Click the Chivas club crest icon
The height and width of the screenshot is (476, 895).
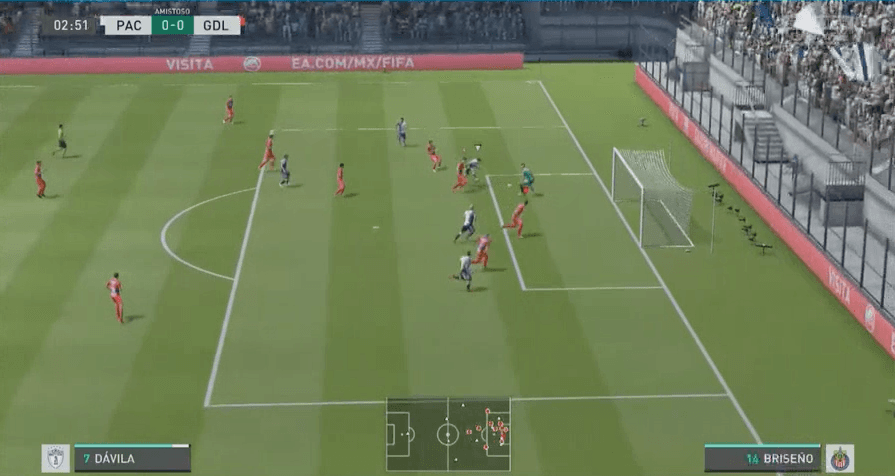tap(840, 459)
